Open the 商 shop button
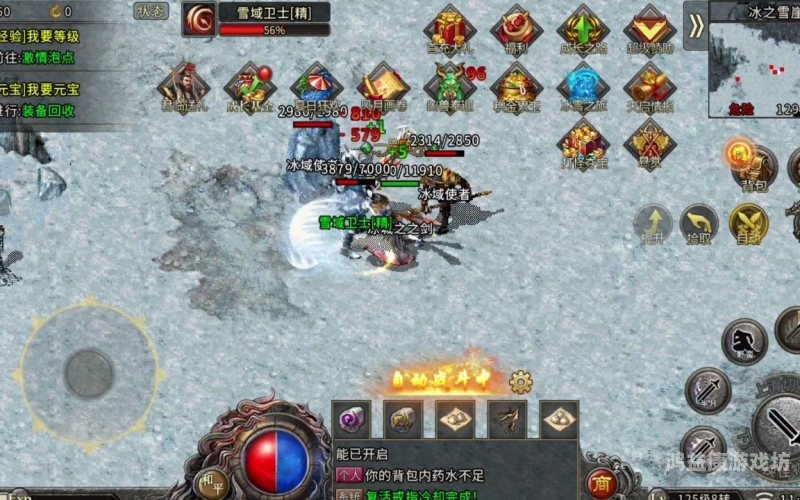This screenshot has height=500, width=800. [x=601, y=483]
